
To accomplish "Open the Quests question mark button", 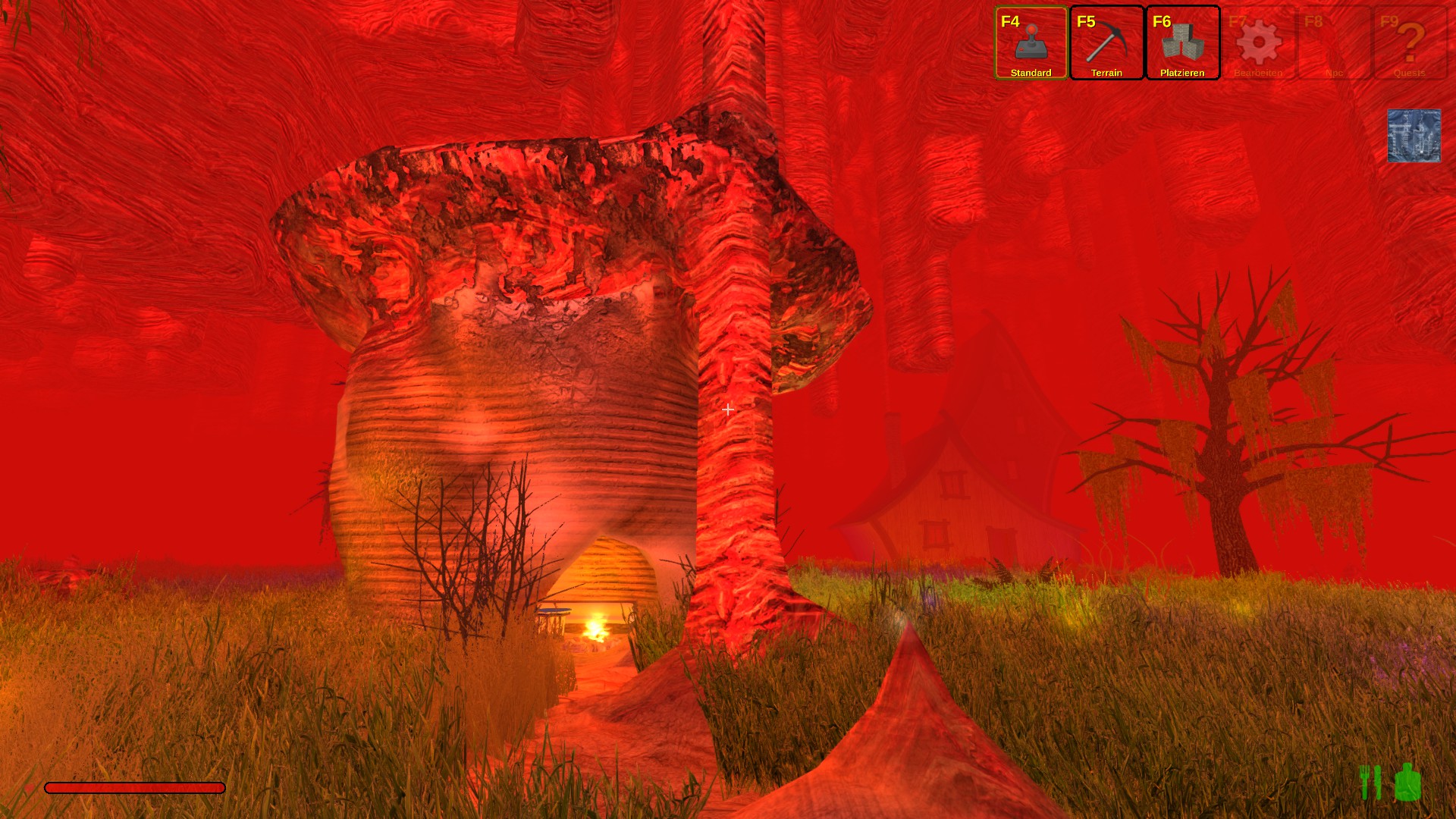I will click(1410, 43).
